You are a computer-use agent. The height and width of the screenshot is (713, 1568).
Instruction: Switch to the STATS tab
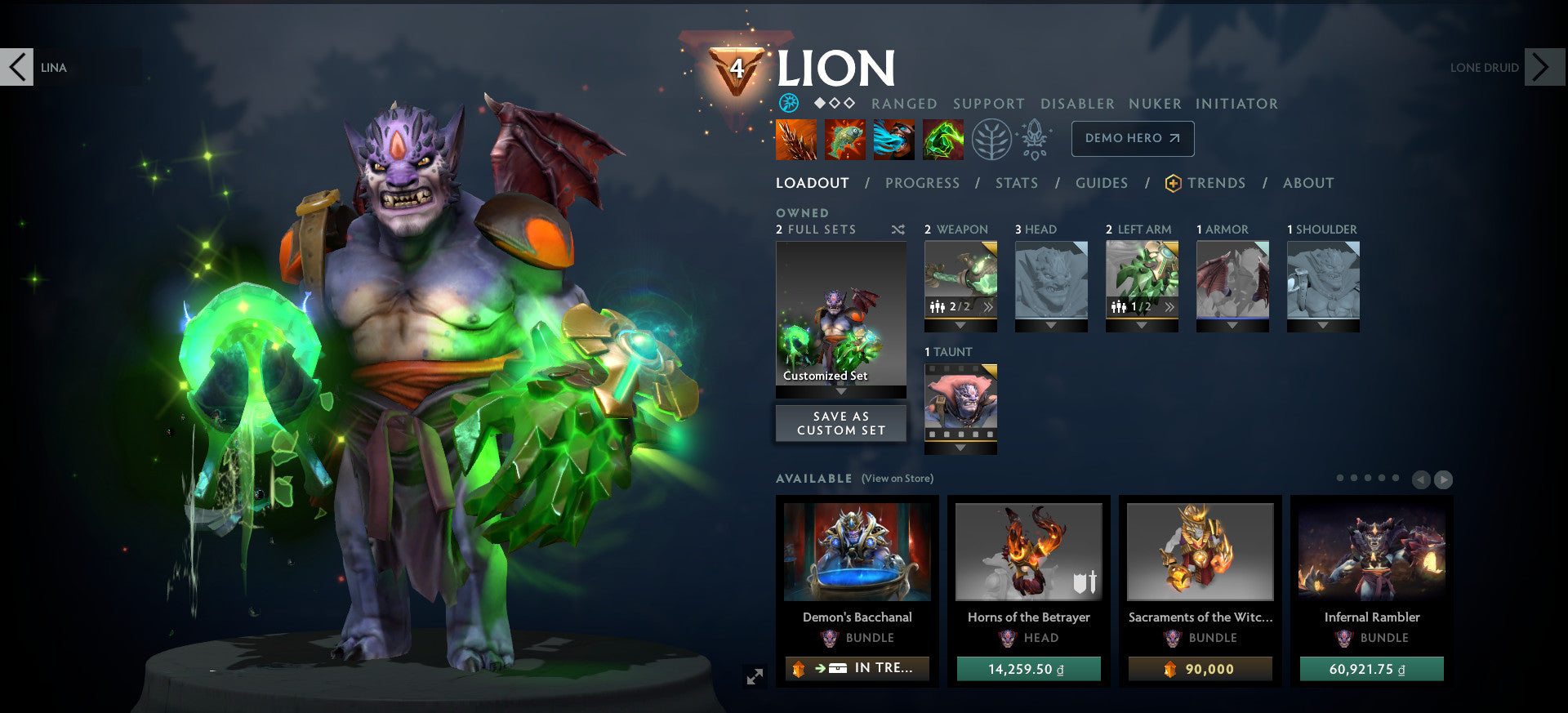(x=1016, y=183)
